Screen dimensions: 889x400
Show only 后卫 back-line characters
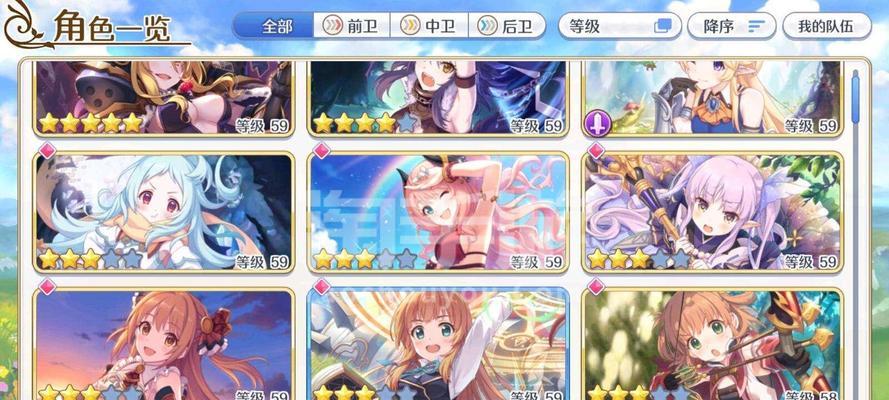(x=506, y=25)
